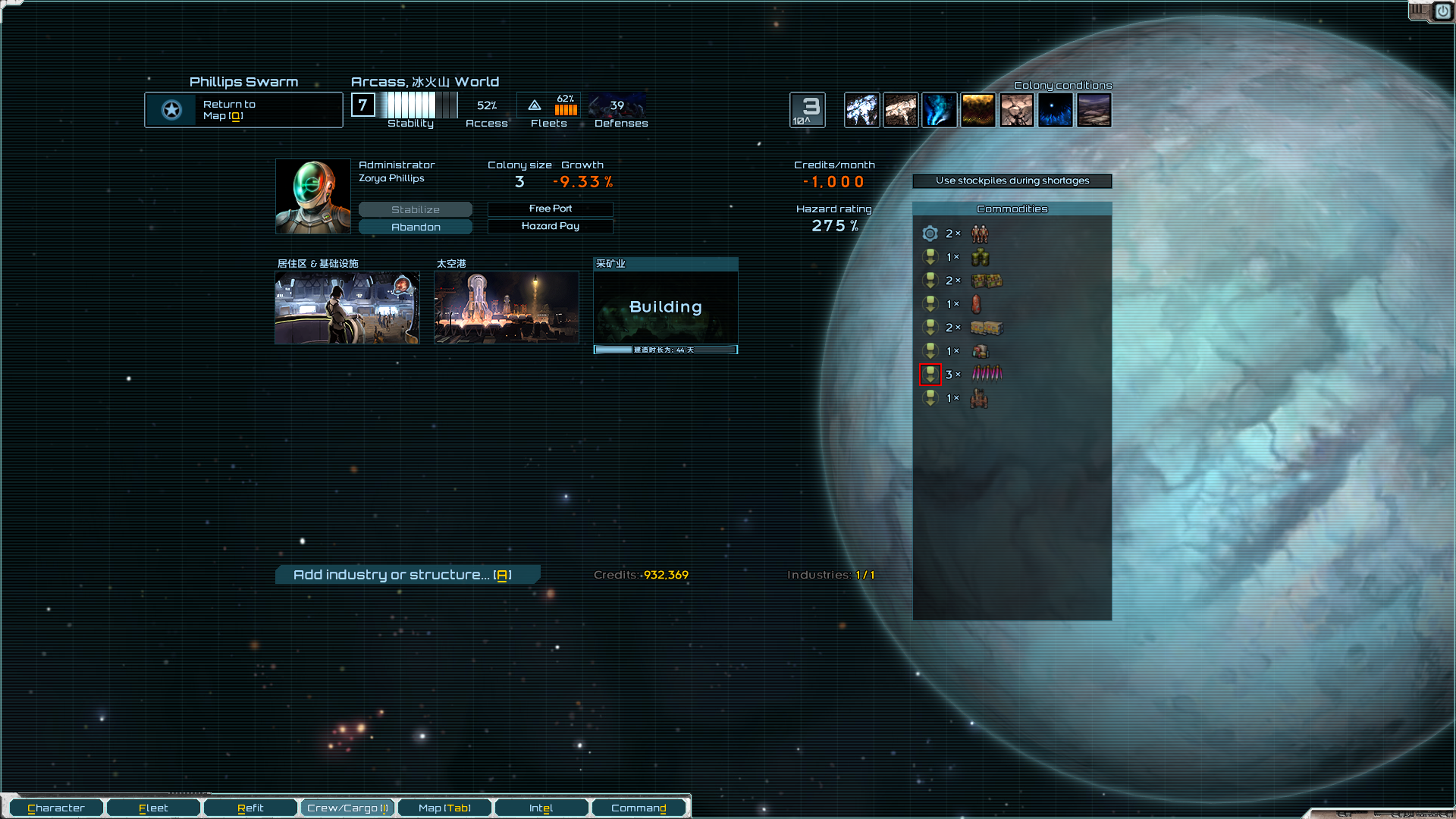Show the Map tab

point(444,808)
